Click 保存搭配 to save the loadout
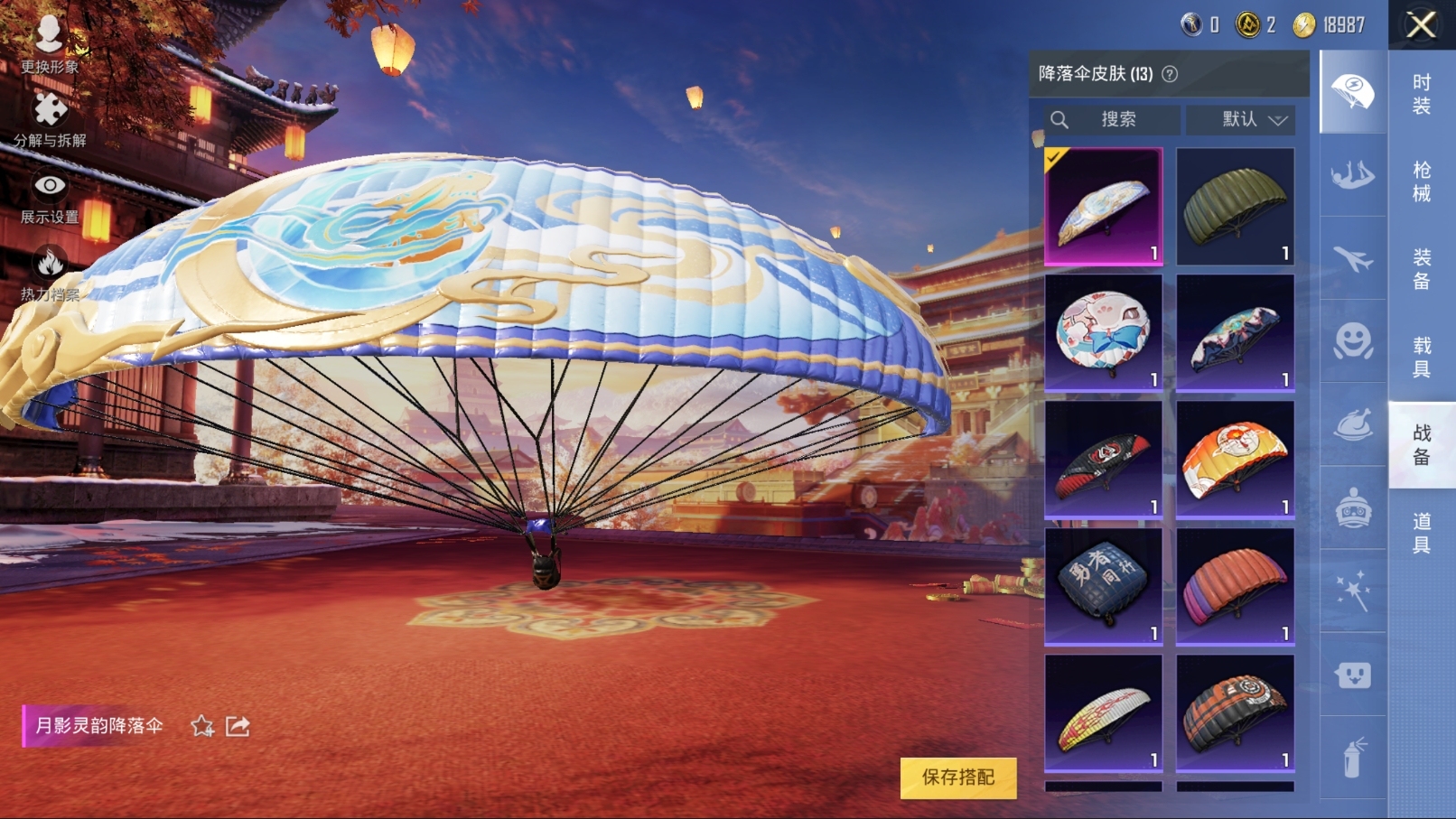The height and width of the screenshot is (819, 1456). click(957, 777)
